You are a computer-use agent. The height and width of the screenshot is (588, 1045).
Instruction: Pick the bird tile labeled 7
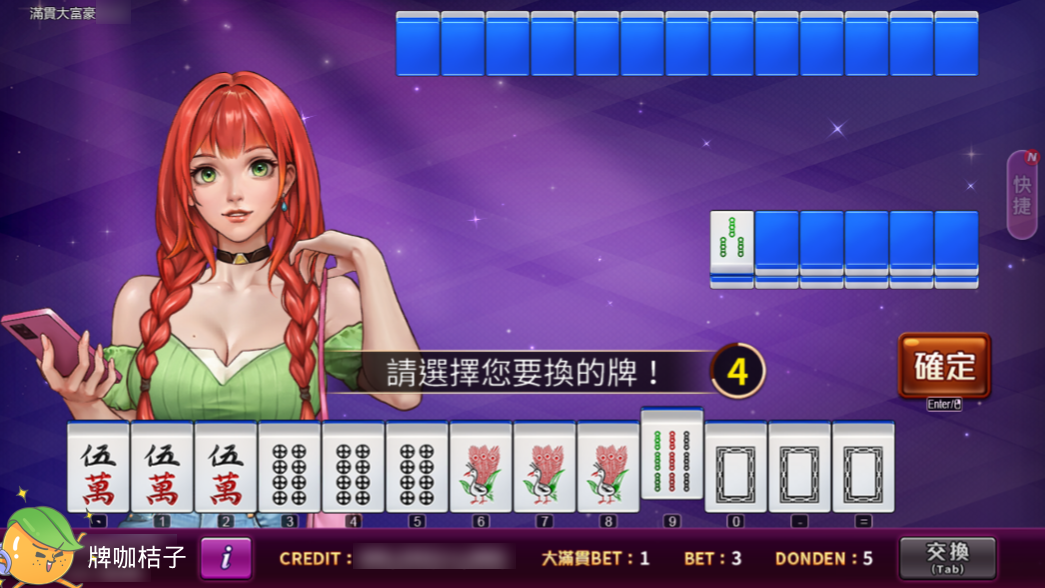[544, 467]
